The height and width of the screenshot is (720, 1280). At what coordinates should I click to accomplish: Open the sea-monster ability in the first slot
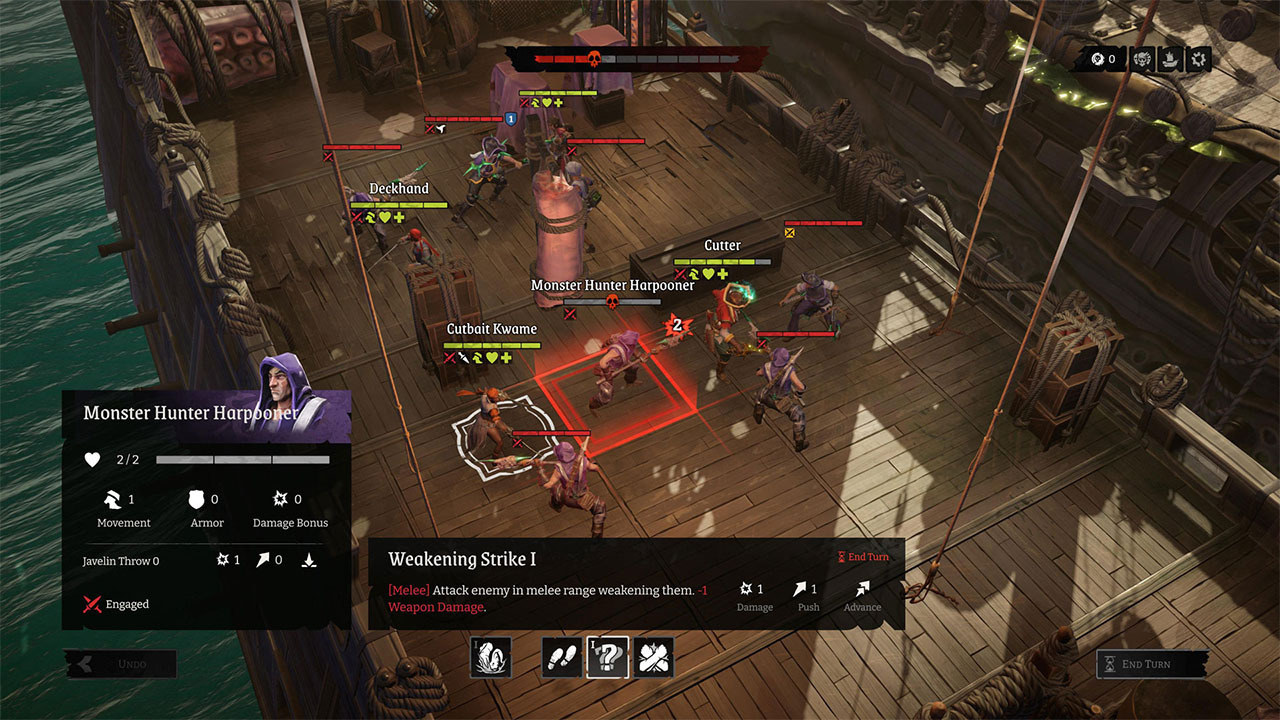pyautogui.click(x=489, y=657)
